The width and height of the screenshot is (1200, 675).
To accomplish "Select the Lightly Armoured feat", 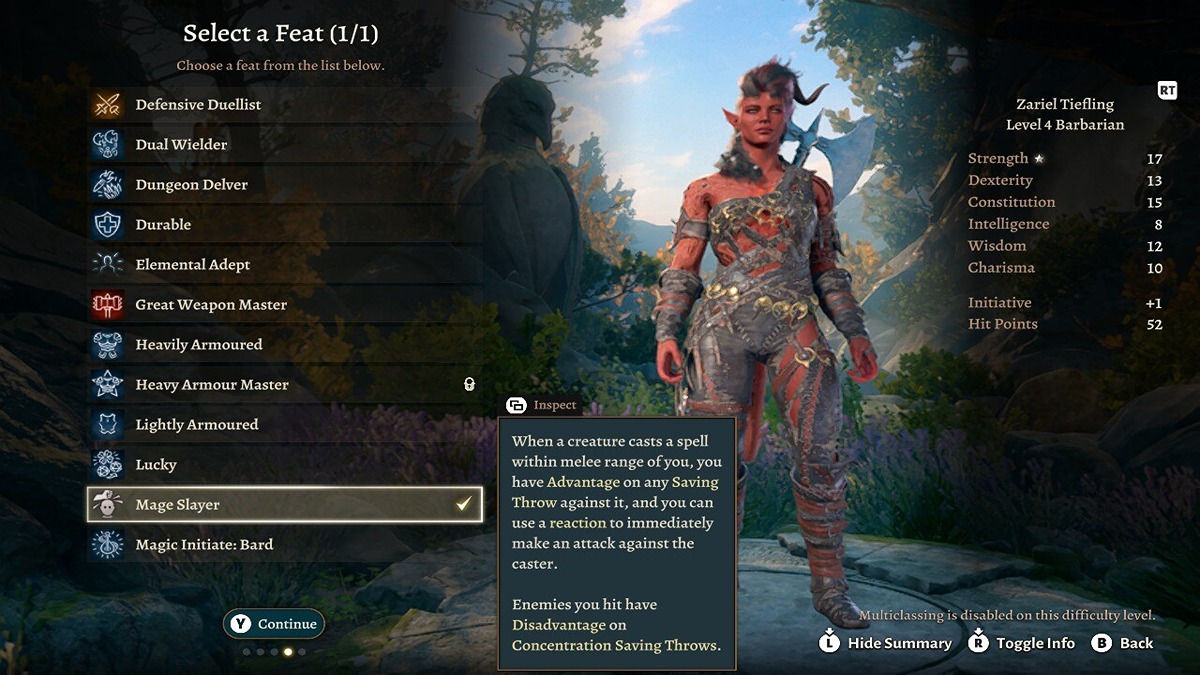I will pos(196,425).
